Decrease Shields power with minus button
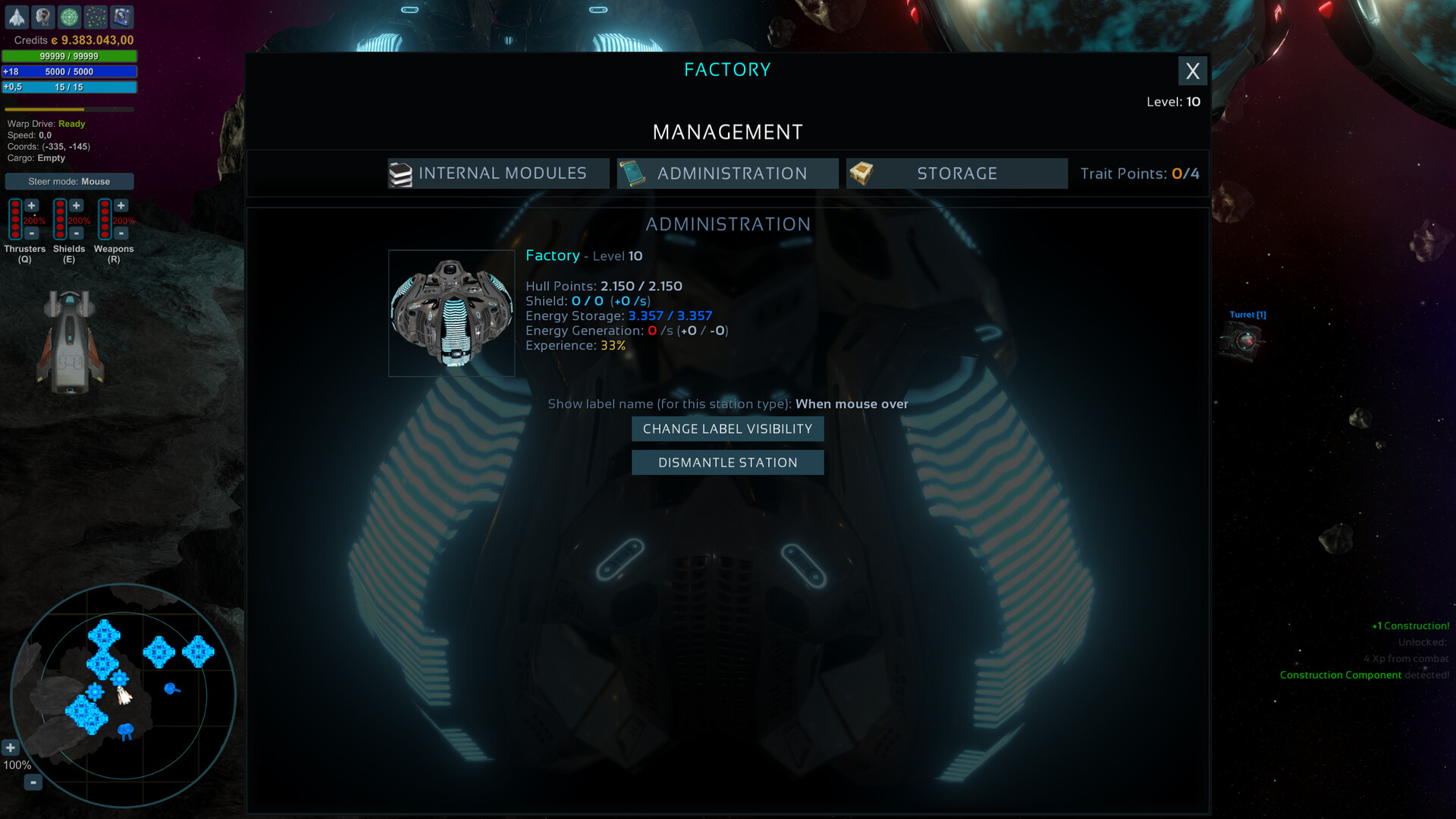This screenshot has height=819, width=1456. 77,234
